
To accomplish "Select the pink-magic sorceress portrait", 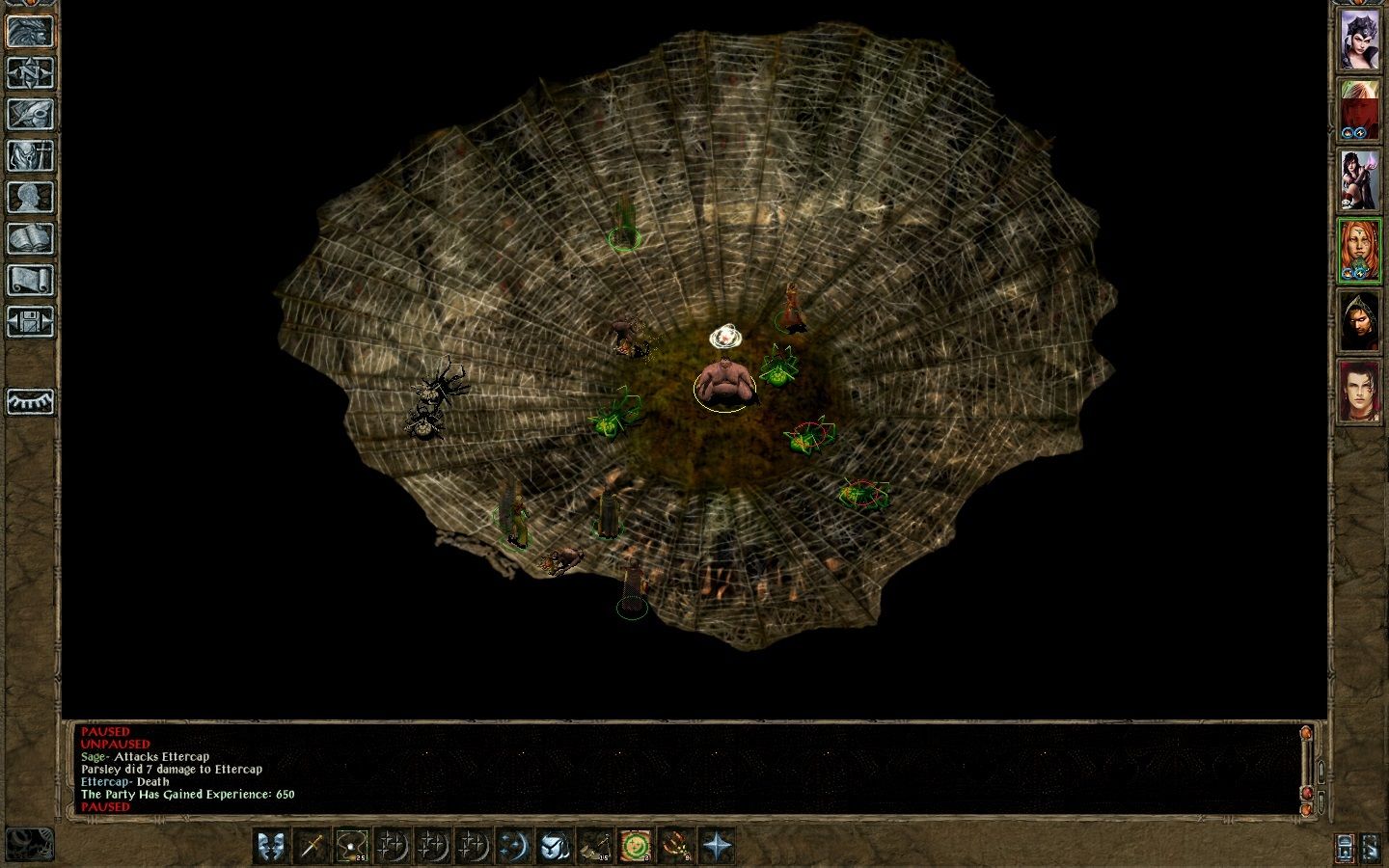I will point(1359,181).
